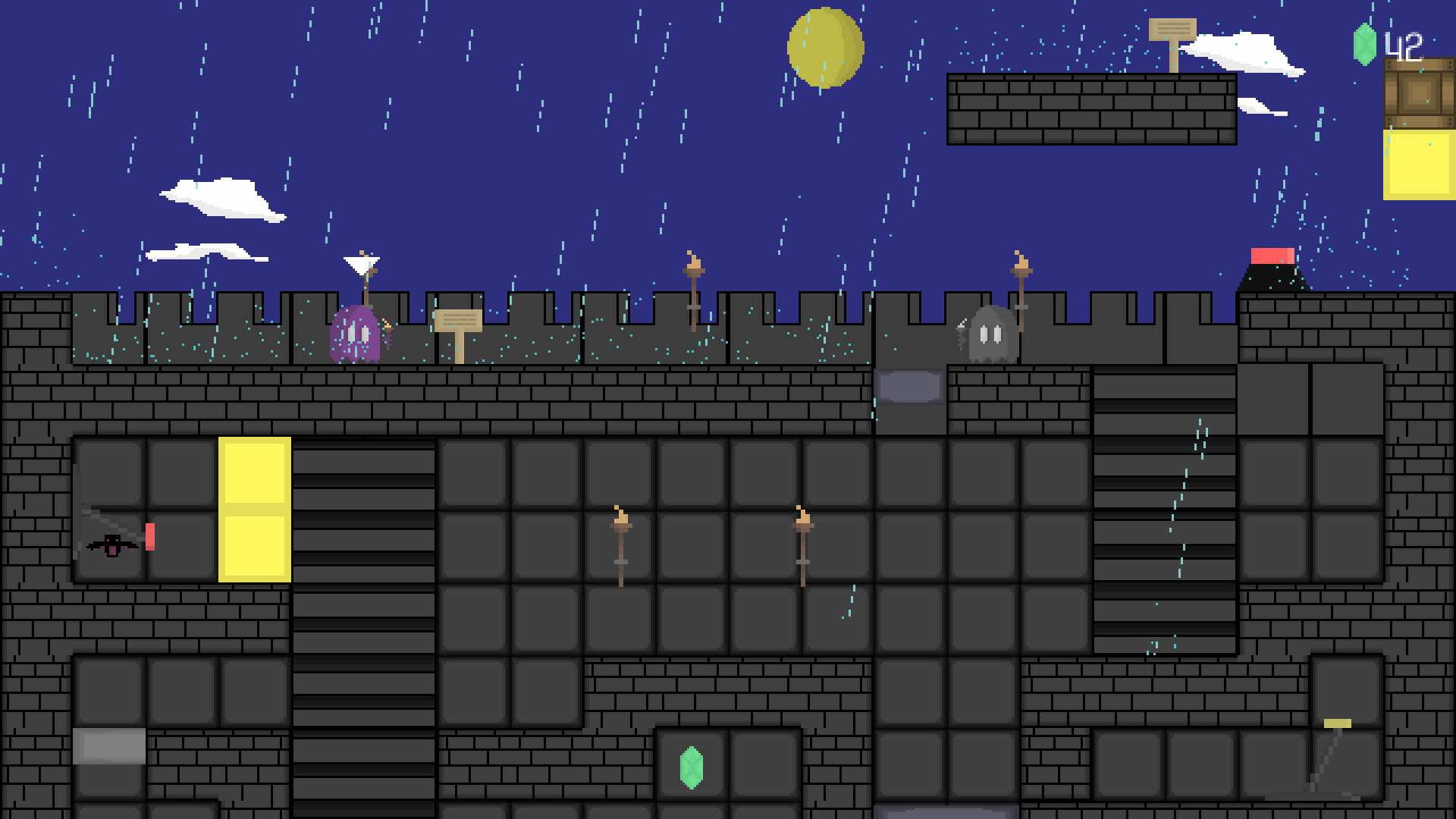Click the left torch inside the castle interior
1456x819 pixels.
620,523
